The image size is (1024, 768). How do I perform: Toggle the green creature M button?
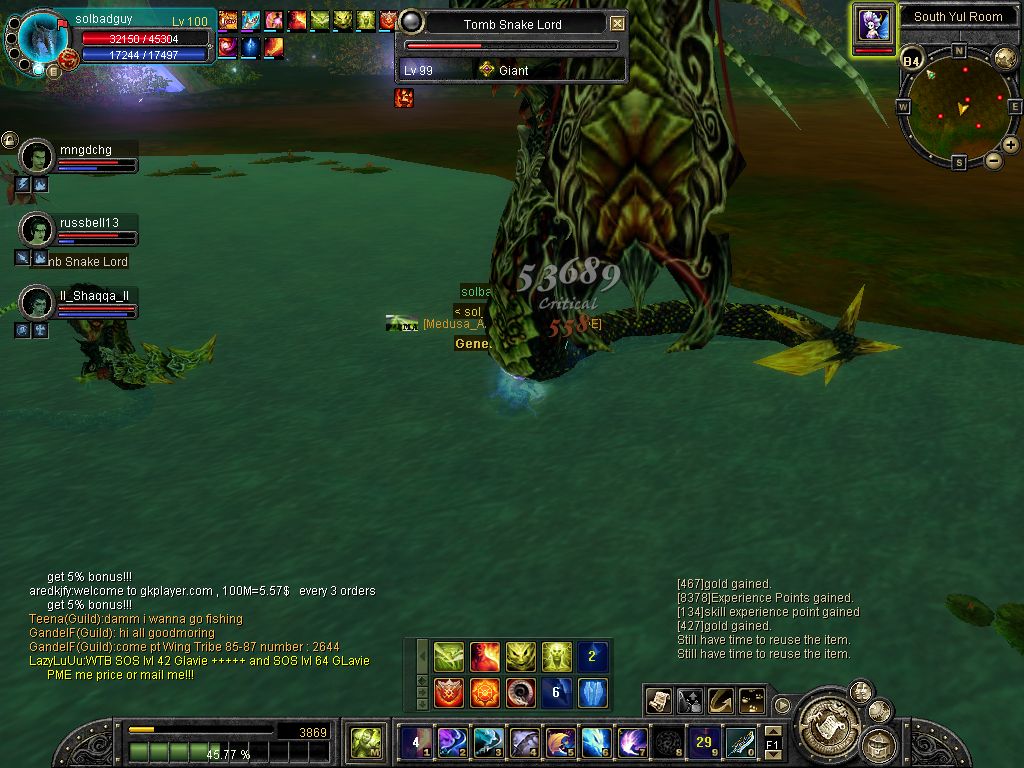point(364,743)
